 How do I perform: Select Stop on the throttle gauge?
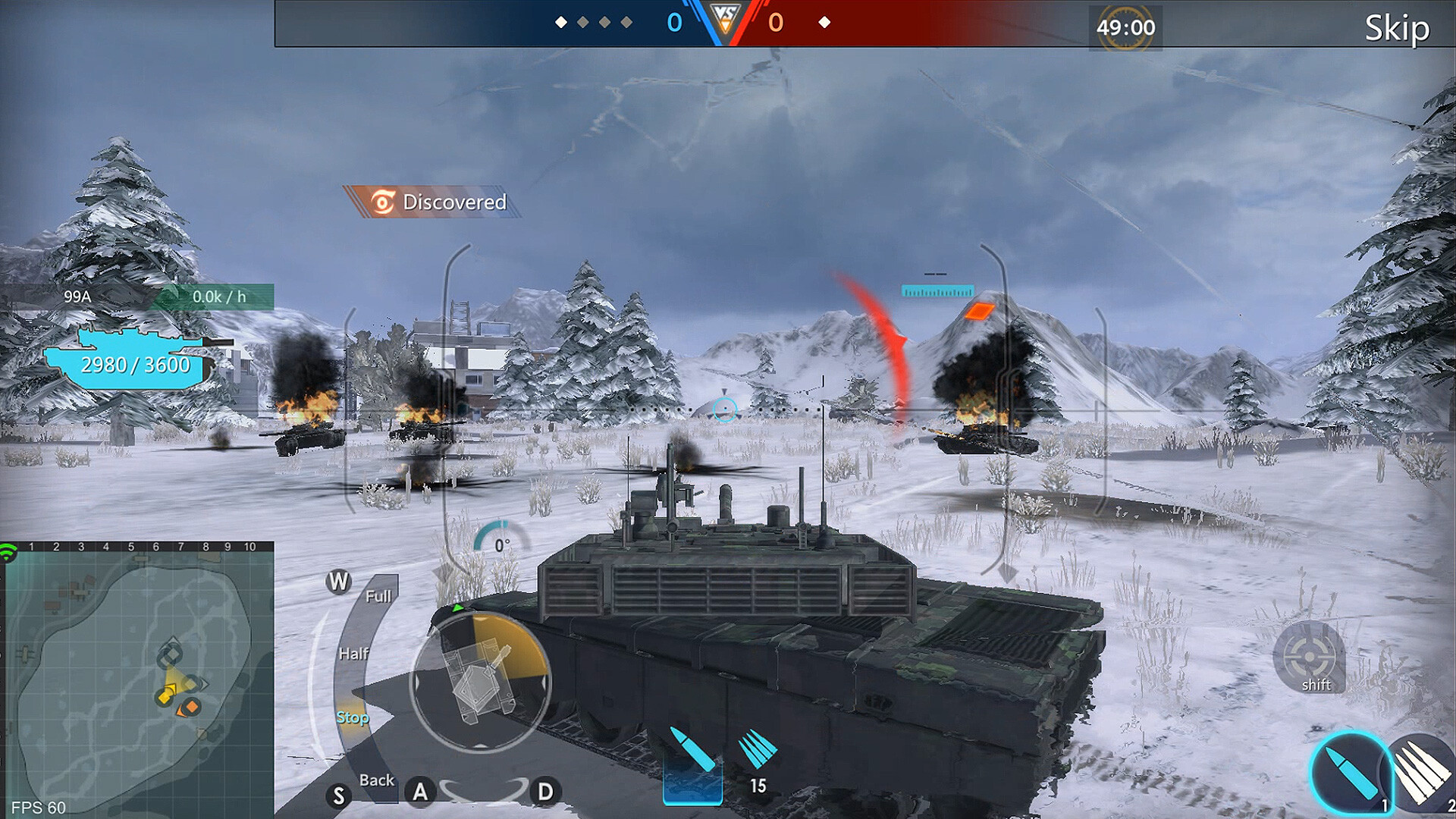coord(353,716)
